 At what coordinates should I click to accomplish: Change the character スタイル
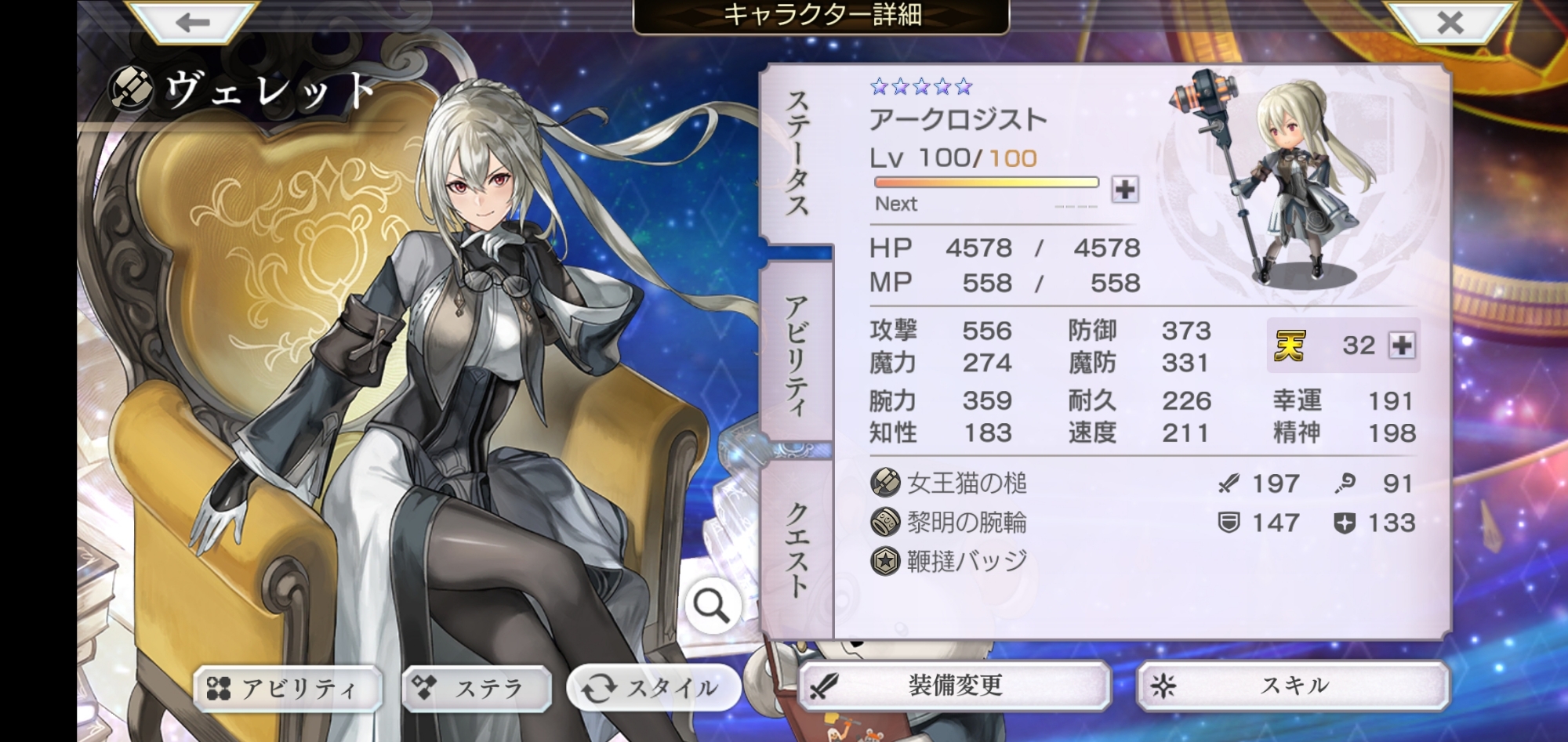click(653, 689)
